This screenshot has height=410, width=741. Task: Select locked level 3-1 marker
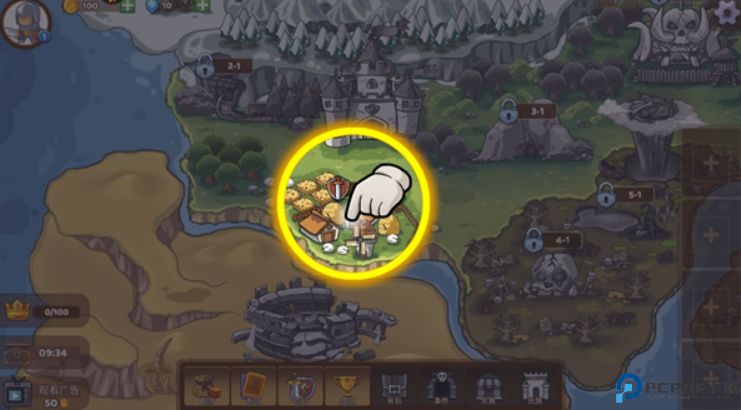pos(510,110)
